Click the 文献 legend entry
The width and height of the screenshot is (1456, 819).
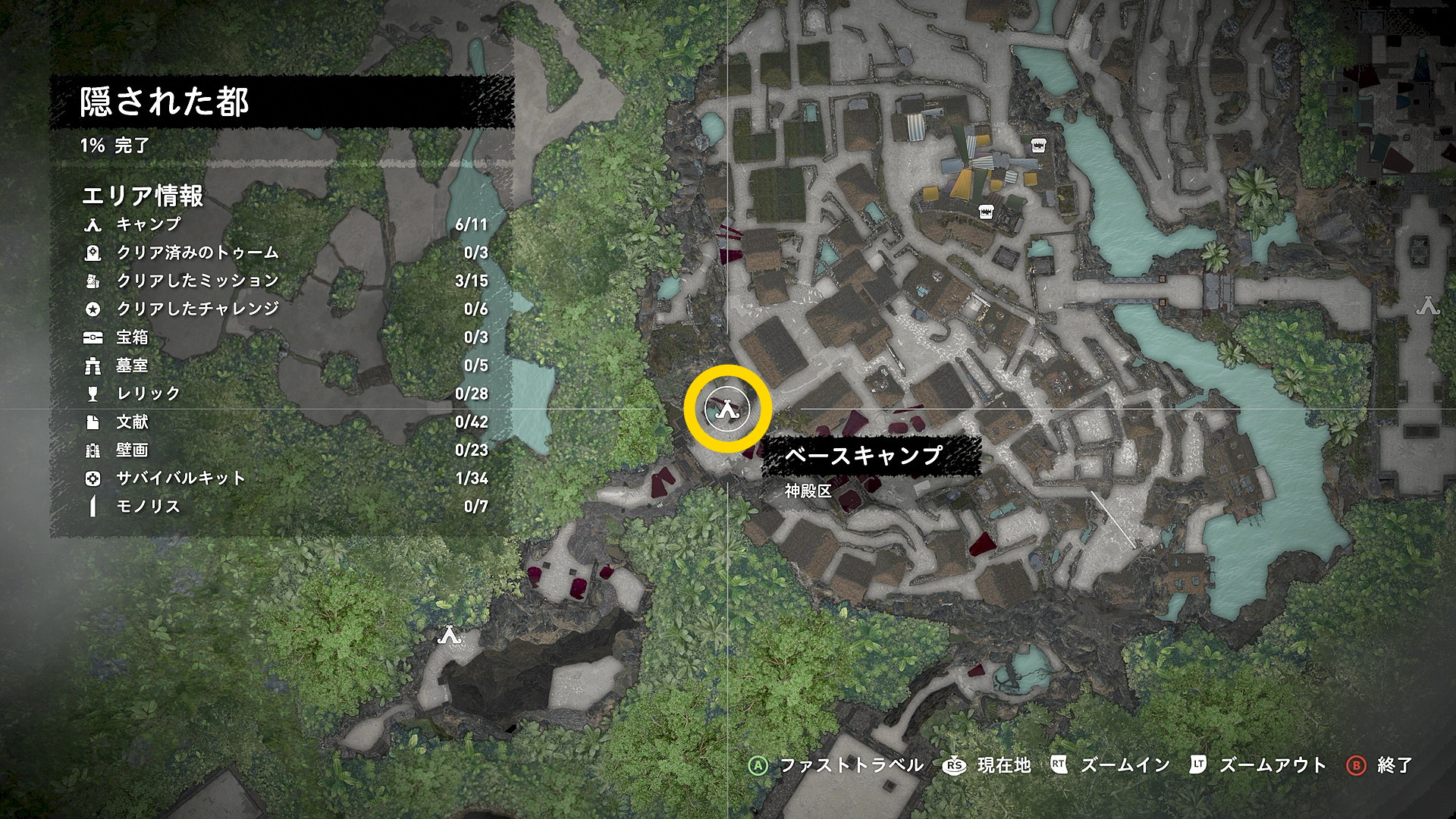pyautogui.click(x=132, y=422)
